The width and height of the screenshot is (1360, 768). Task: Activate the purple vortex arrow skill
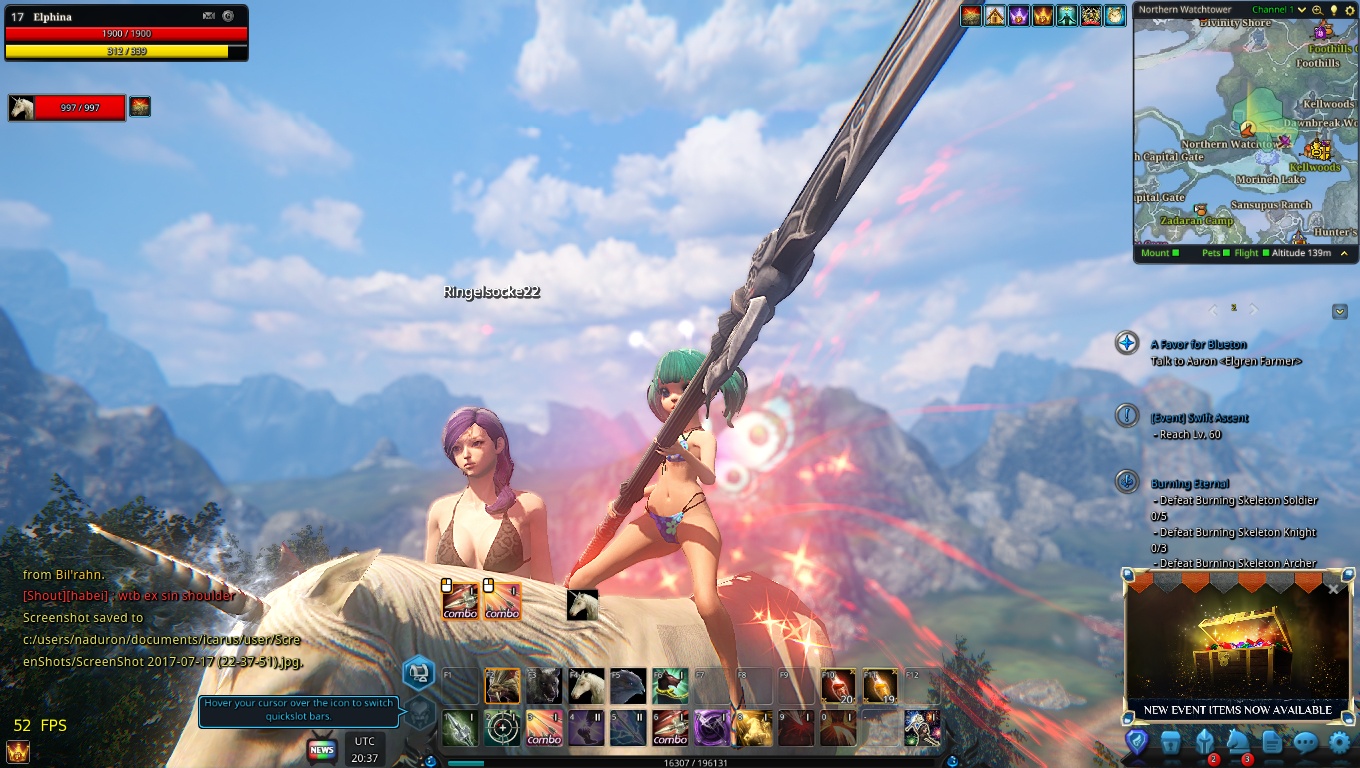pos(713,728)
